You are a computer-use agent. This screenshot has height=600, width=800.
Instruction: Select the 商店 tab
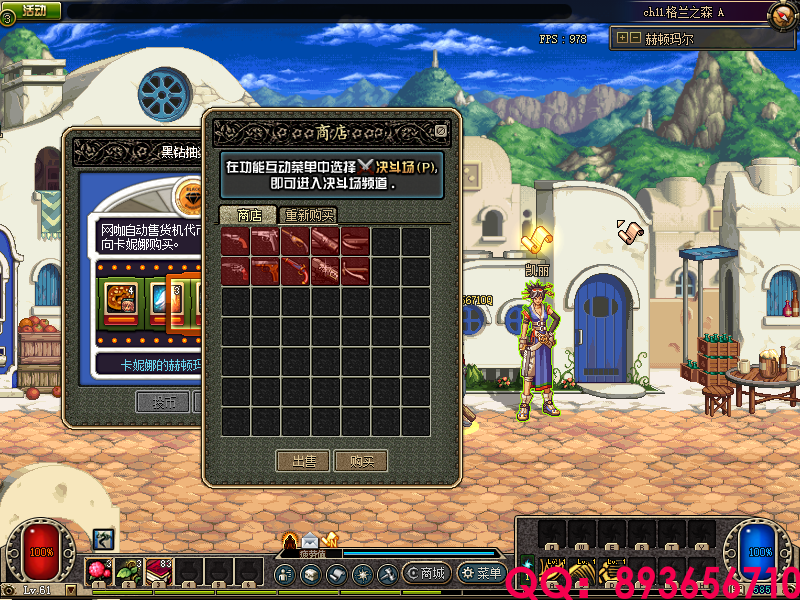249,215
